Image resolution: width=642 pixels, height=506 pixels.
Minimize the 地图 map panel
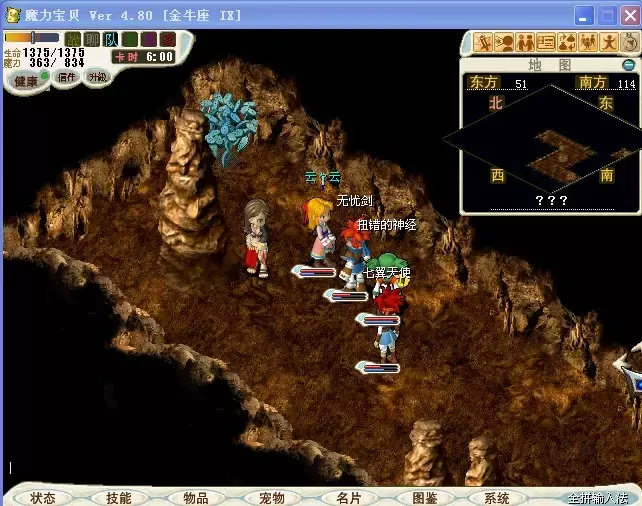pyautogui.click(x=628, y=65)
